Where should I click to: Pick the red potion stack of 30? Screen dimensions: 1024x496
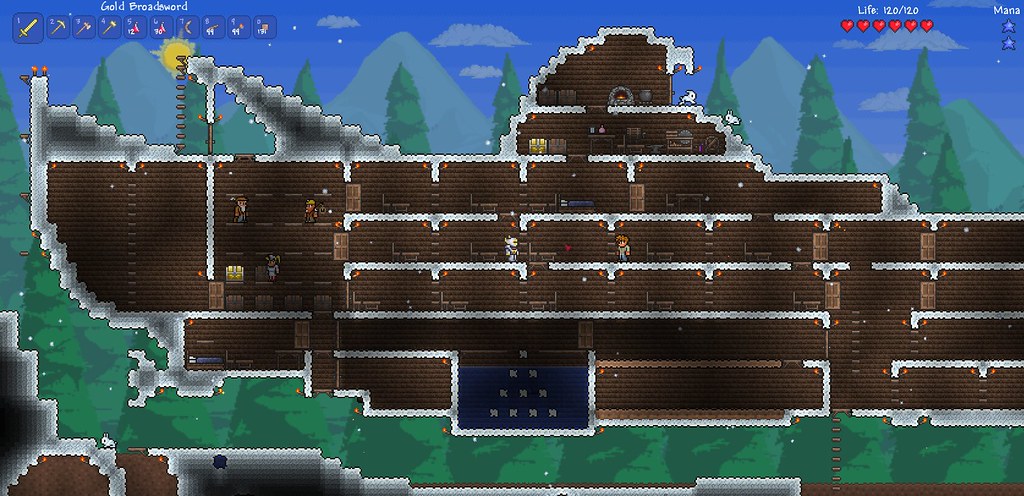point(160,28)
